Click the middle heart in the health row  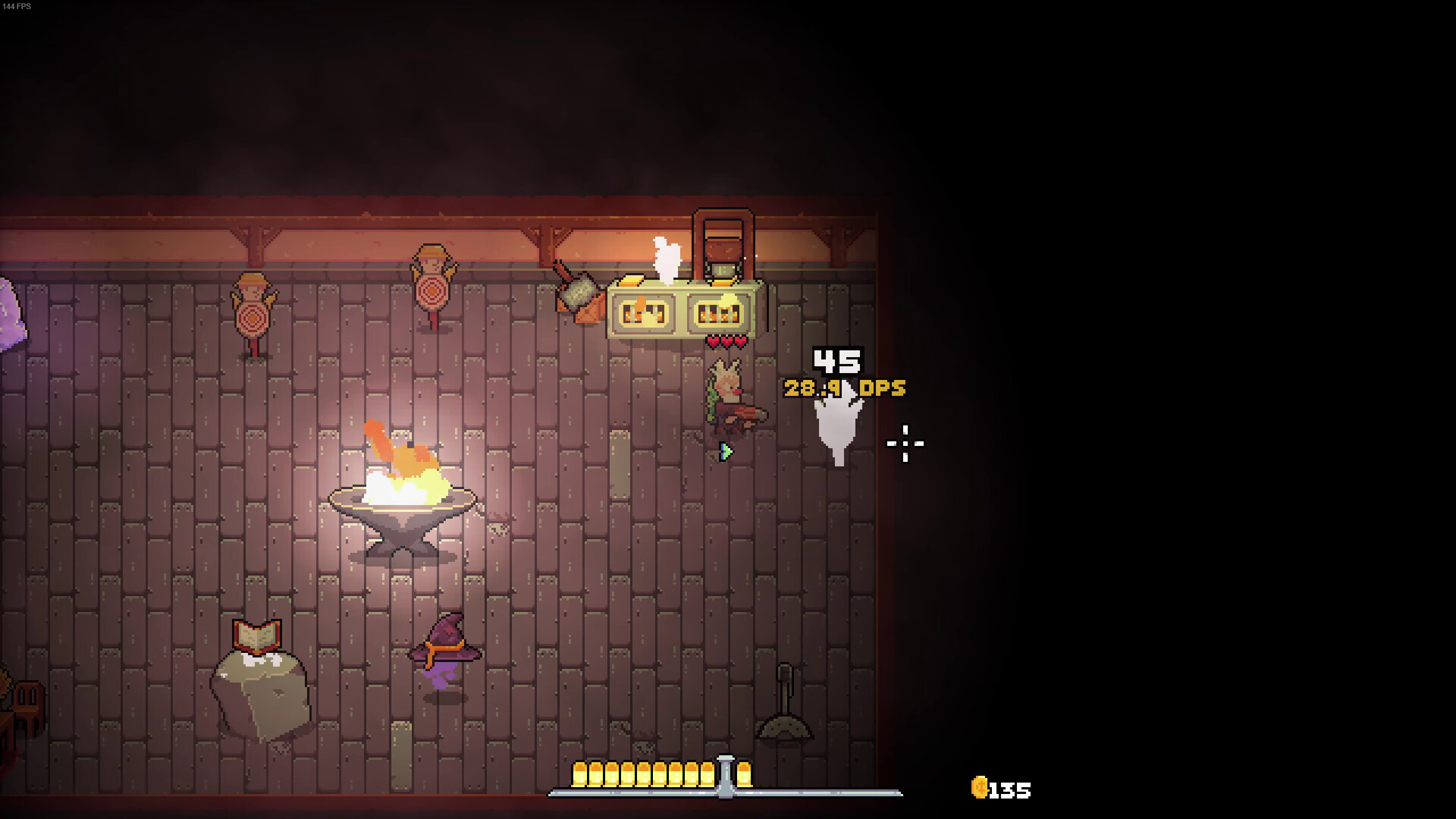coord(726,341)
